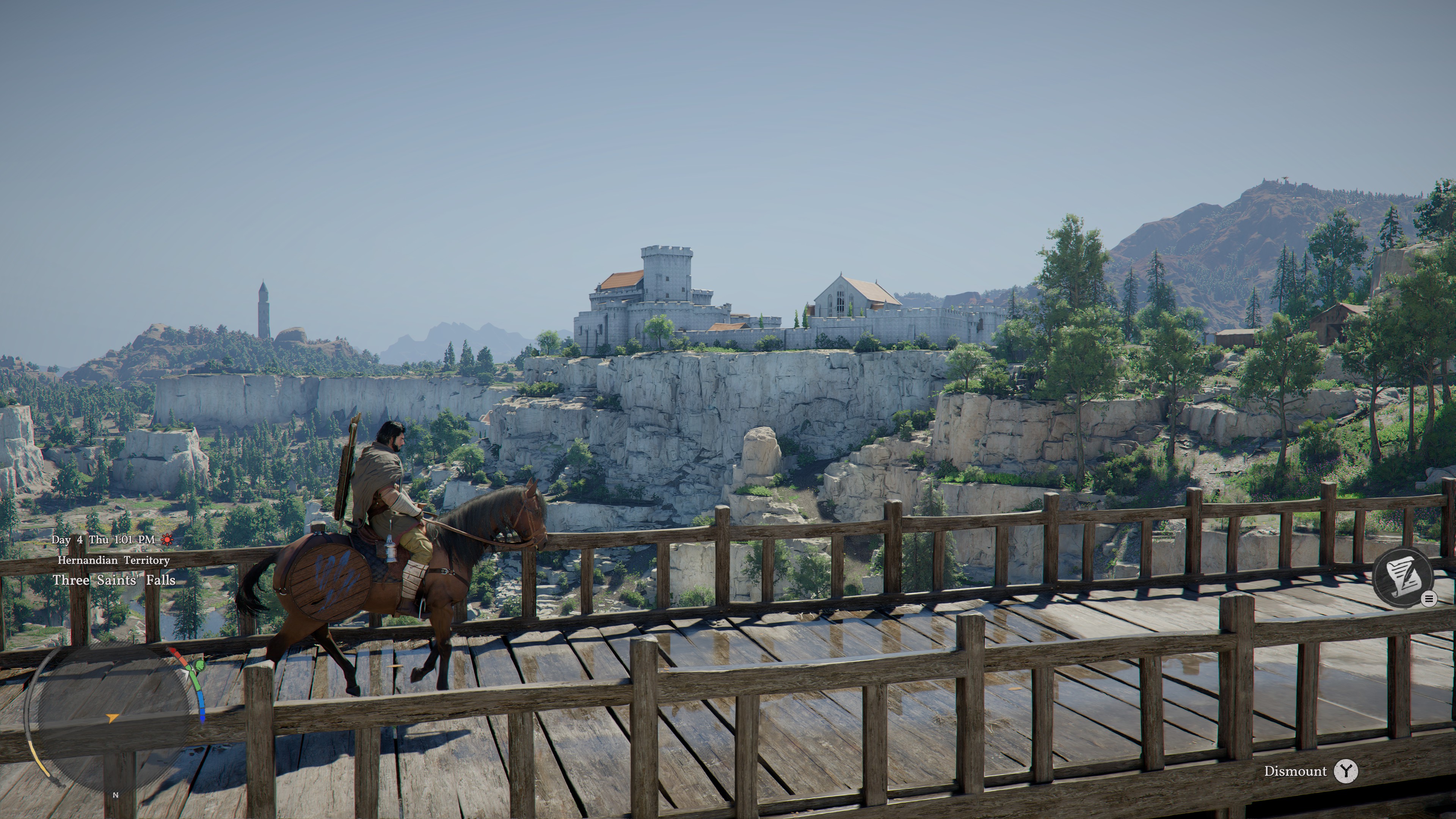Click the Hernandian Territory text

113,561
